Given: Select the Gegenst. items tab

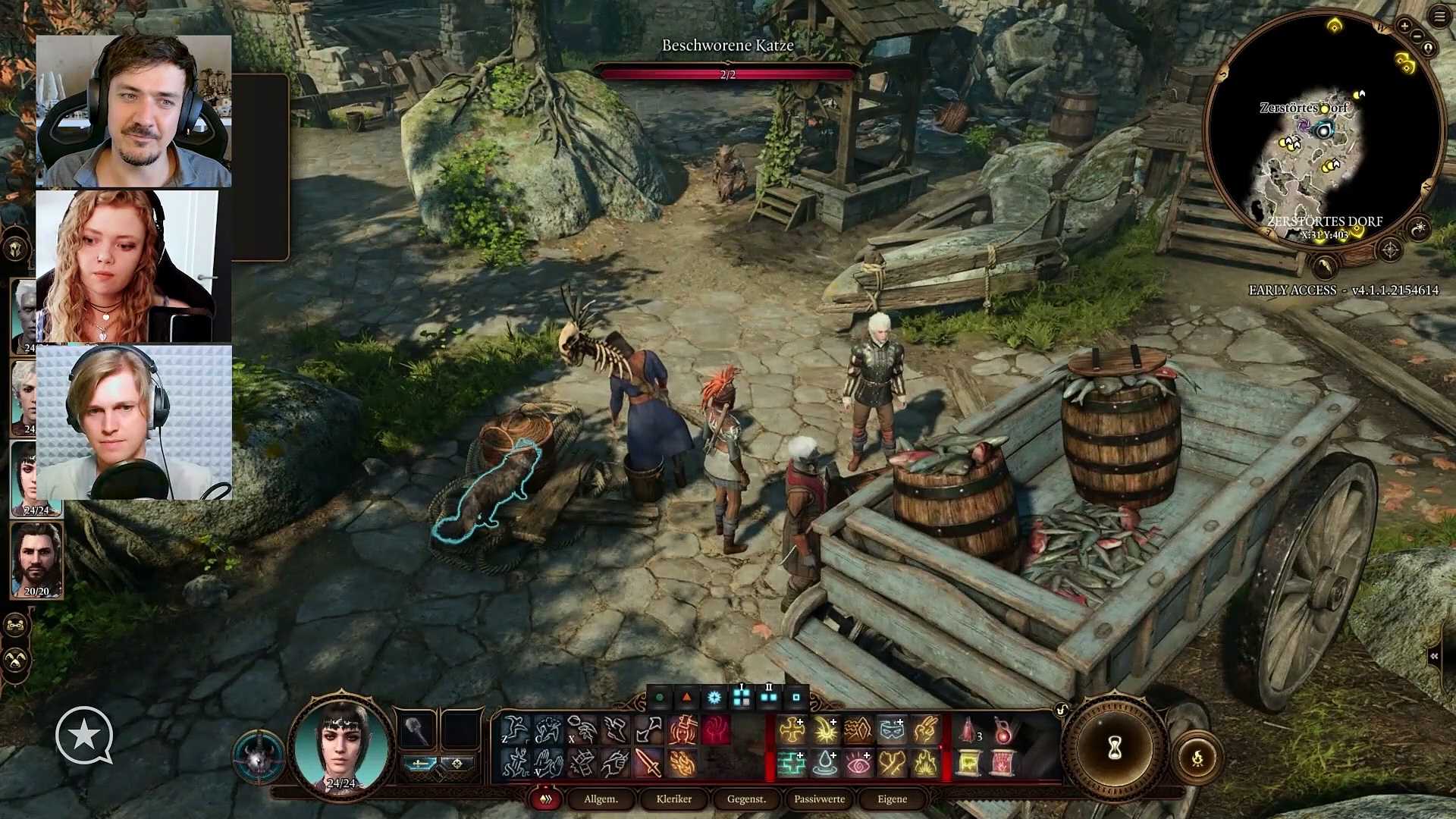Looking at the screenshot, I should click(746, 799).
